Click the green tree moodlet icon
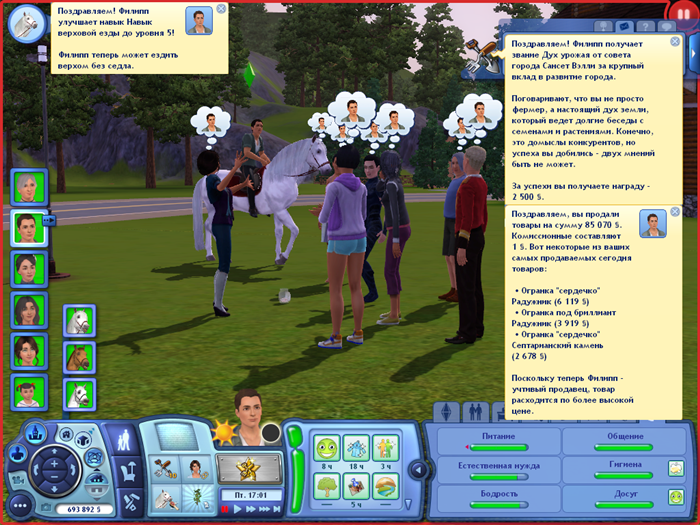Screen dimensions: 700x525 325,486
